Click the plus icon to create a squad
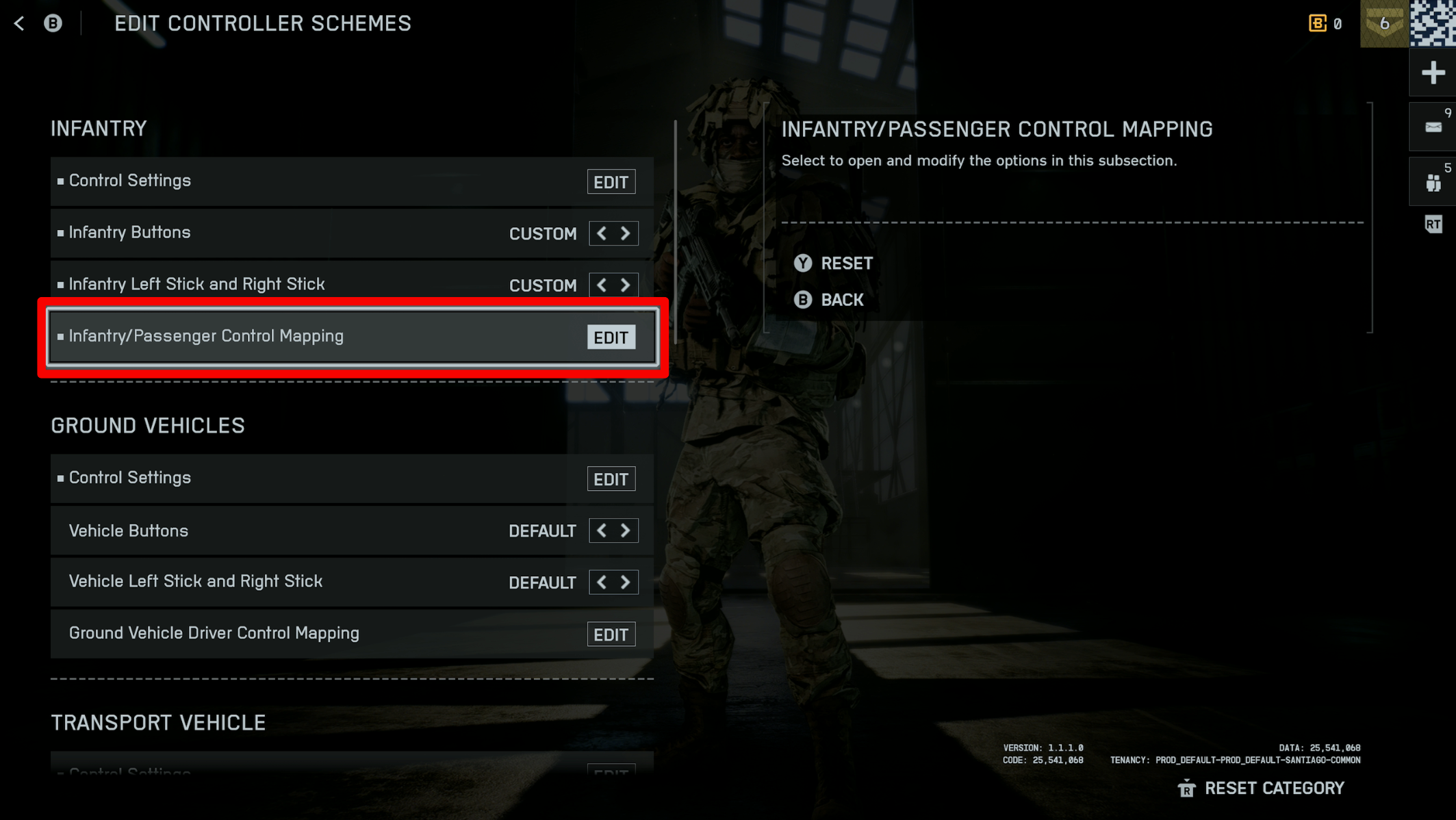This screenshot has height=820, width=1456. point(1433,72)
